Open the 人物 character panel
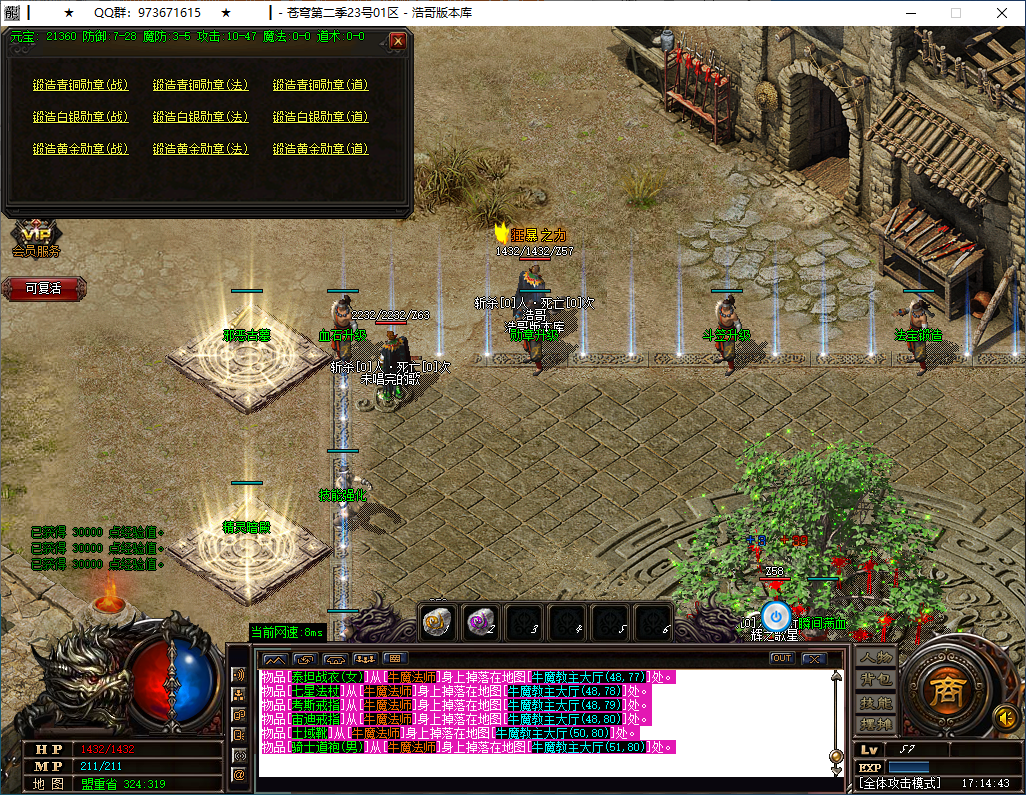Image resolution: width=1026 pixels, height=795 pixels. (876, 658)
